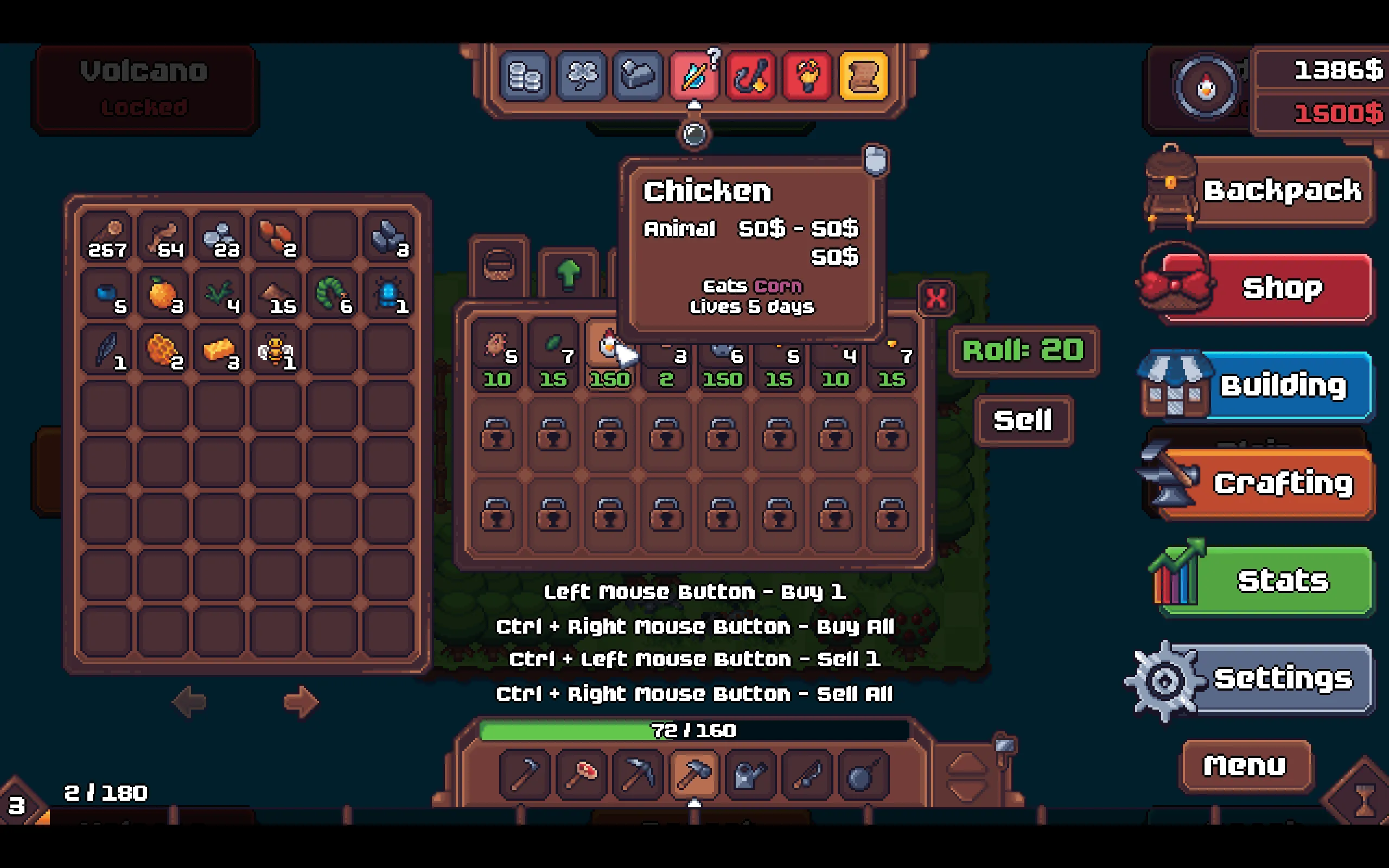The width and height of the screenshot is (1389, 868).
Task: Switch to the basket shop tab
Action: pos(498,266)
